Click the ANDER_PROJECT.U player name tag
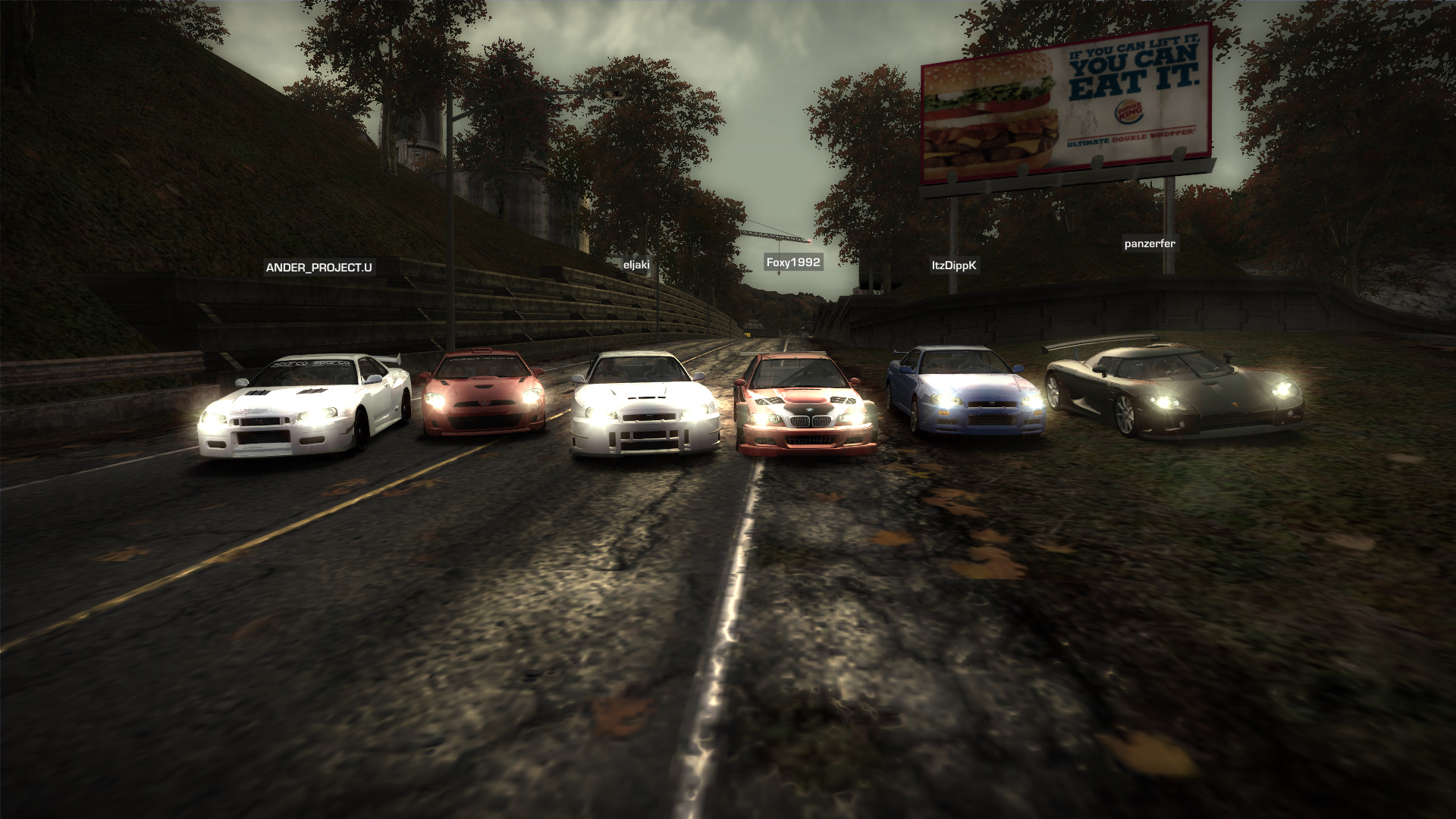This screenshot has width=1456, height=819. 318,268
